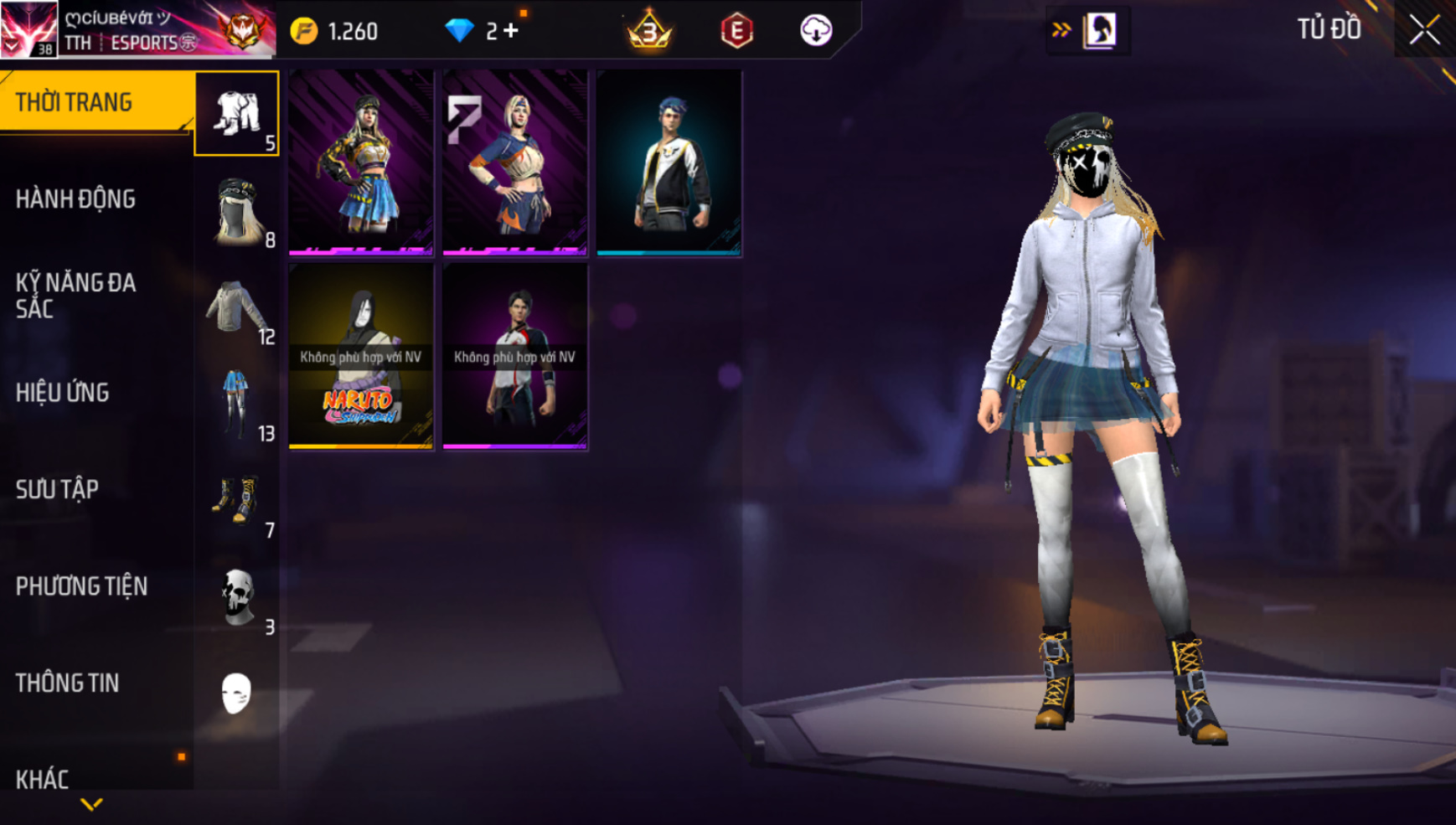
Task: Select the outfit sets subcategory icon
Action: [237, 114]
